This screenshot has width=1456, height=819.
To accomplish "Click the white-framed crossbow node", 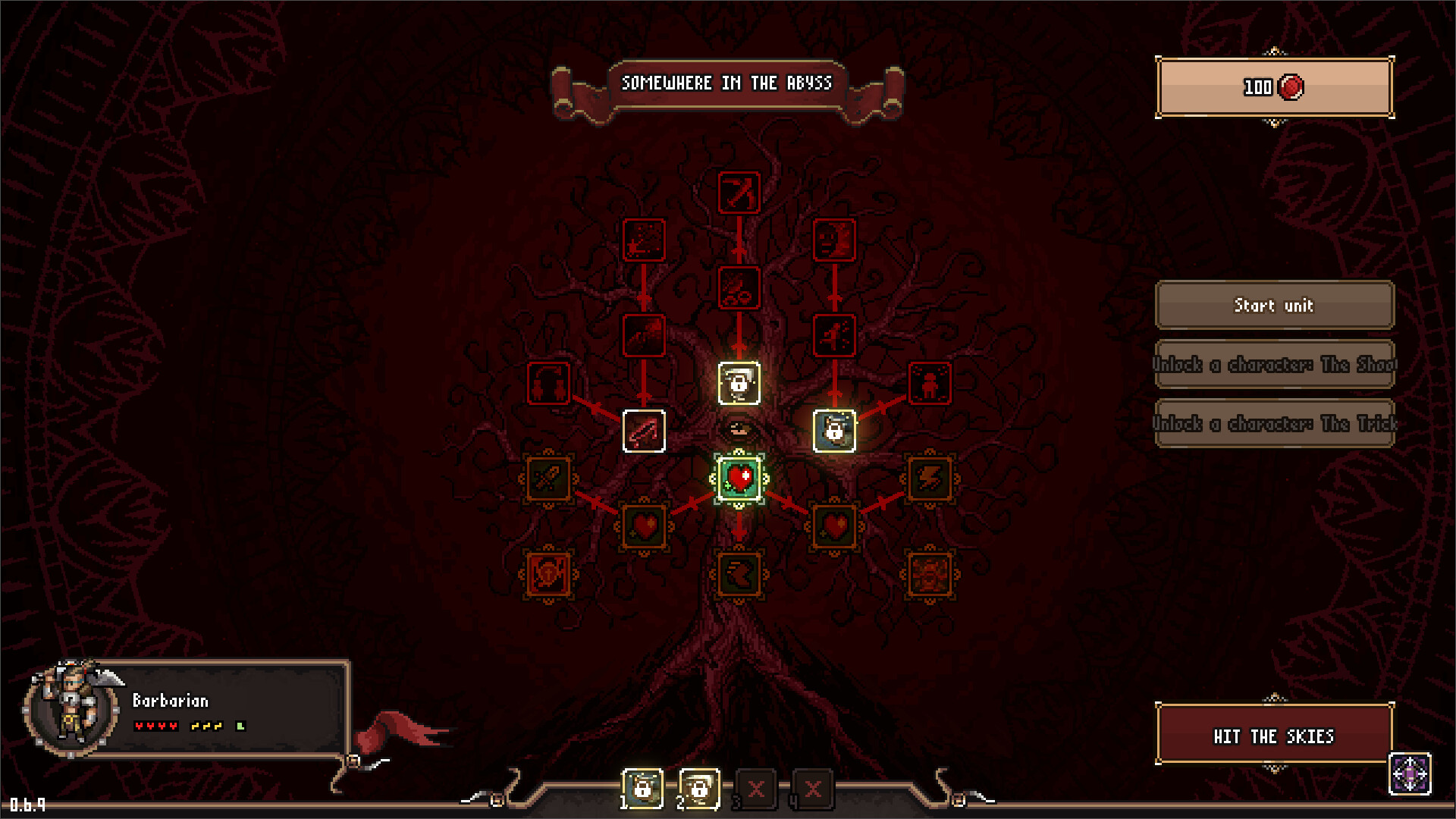I will tap(644, 432).
